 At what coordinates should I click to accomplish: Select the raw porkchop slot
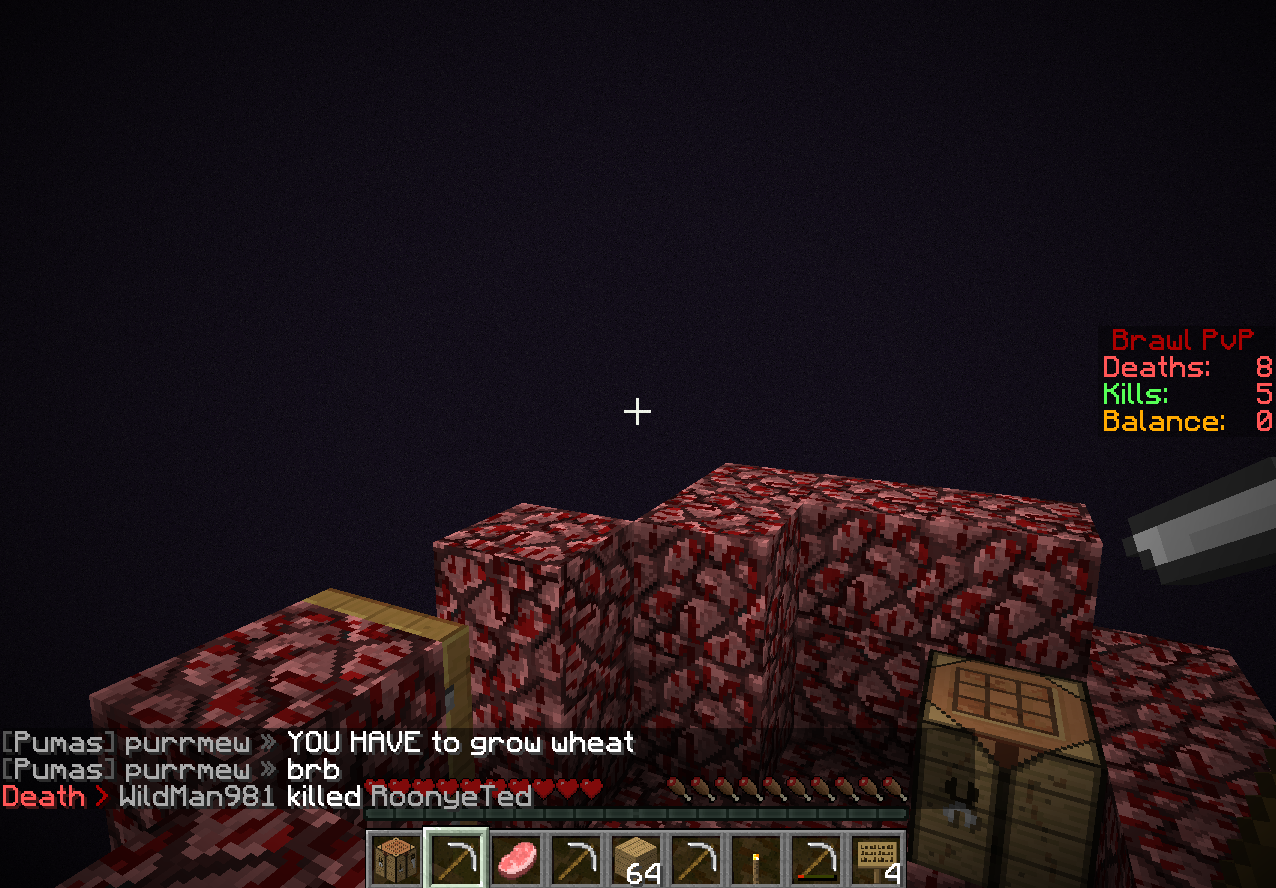[516, 860]
